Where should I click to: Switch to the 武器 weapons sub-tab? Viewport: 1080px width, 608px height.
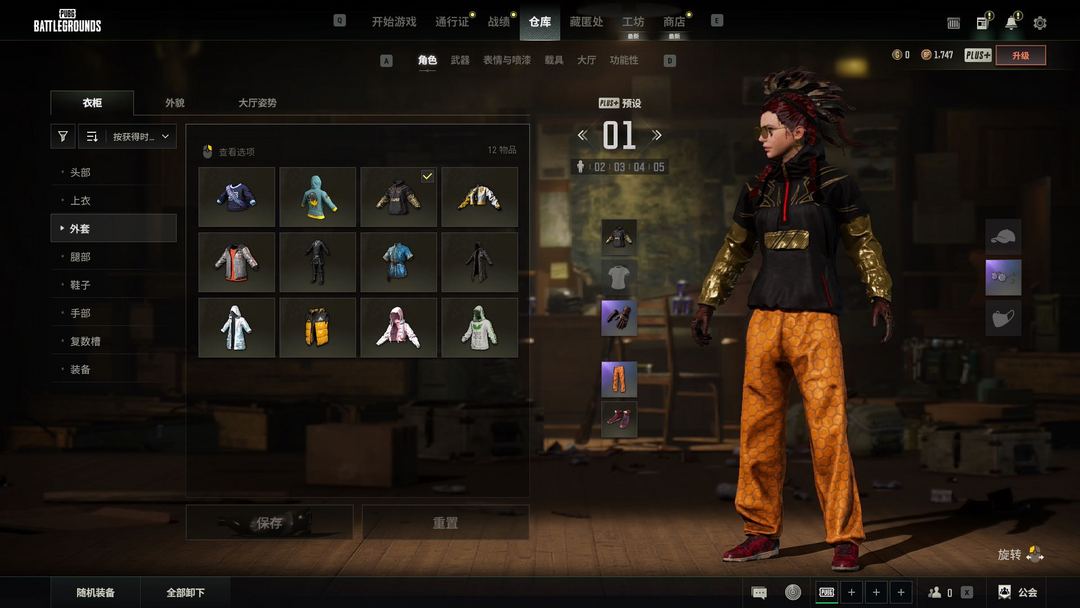tap(460, 60)
